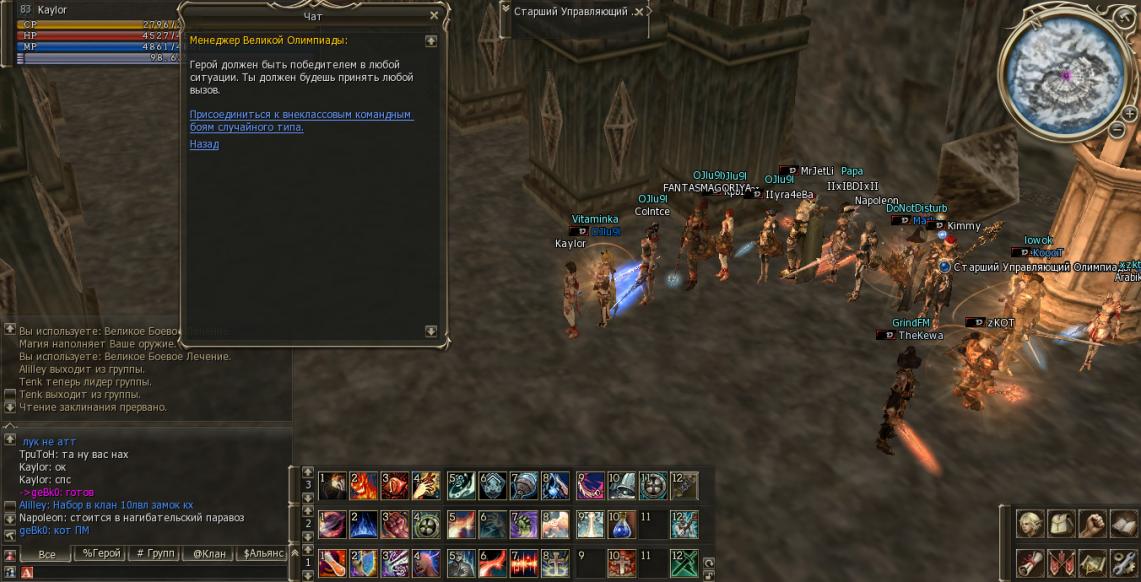Use the blue mana potion hotbar slot
Viewport: 1141px width, 582px height.
click(x=622, y=524)
